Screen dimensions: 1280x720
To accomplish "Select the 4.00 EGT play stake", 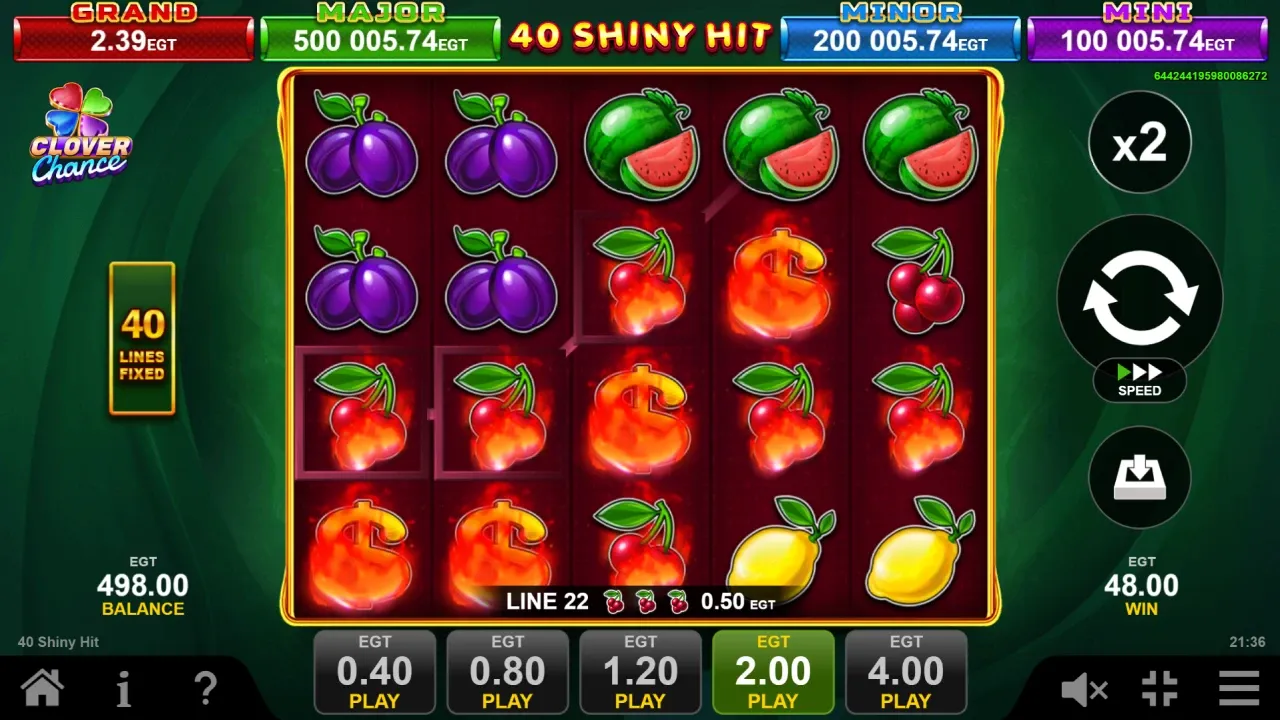I will pos(906,670).
